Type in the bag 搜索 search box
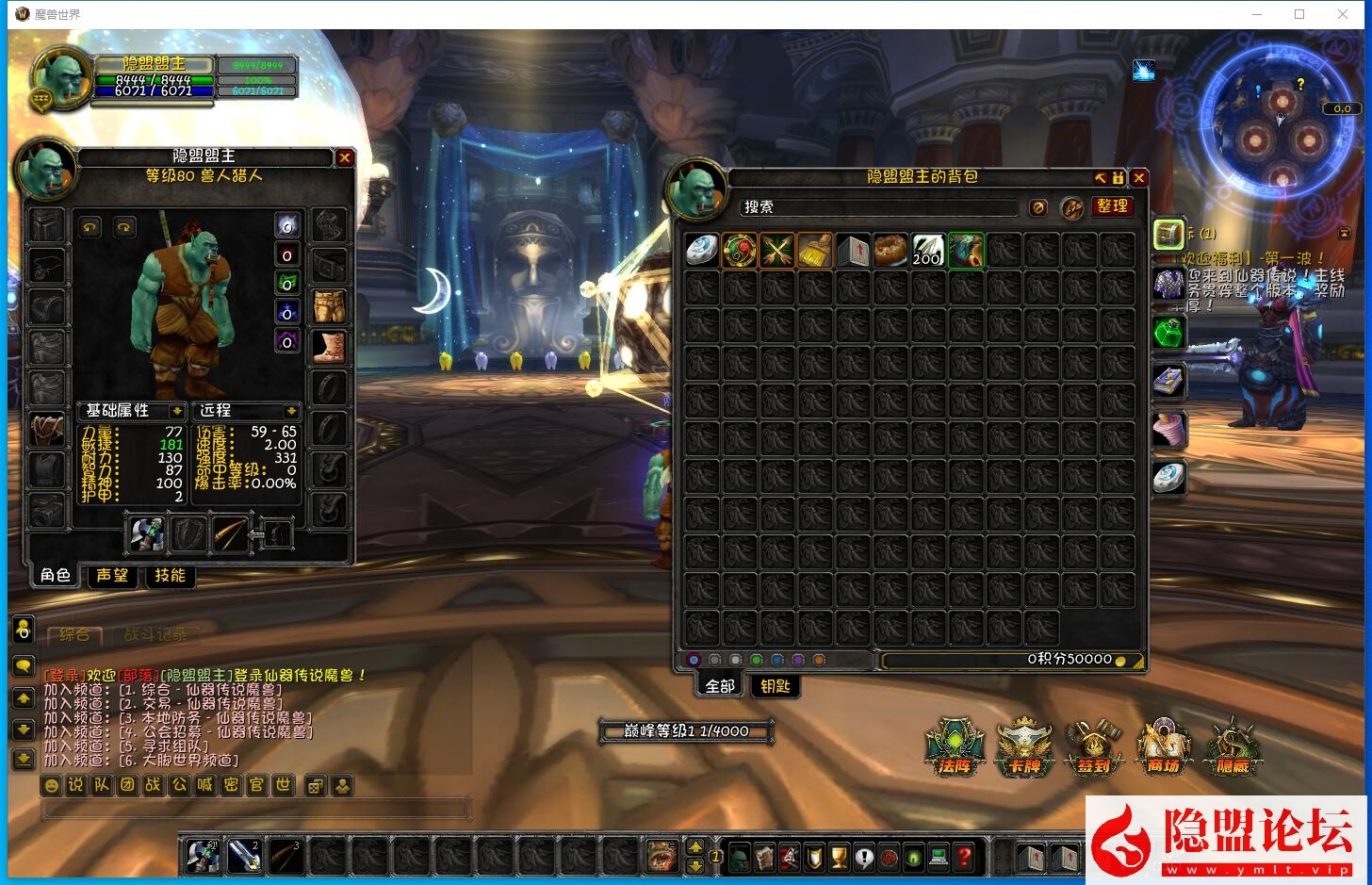The width and height of the screenshot is (1372, 885). click(x=878, y=207)
